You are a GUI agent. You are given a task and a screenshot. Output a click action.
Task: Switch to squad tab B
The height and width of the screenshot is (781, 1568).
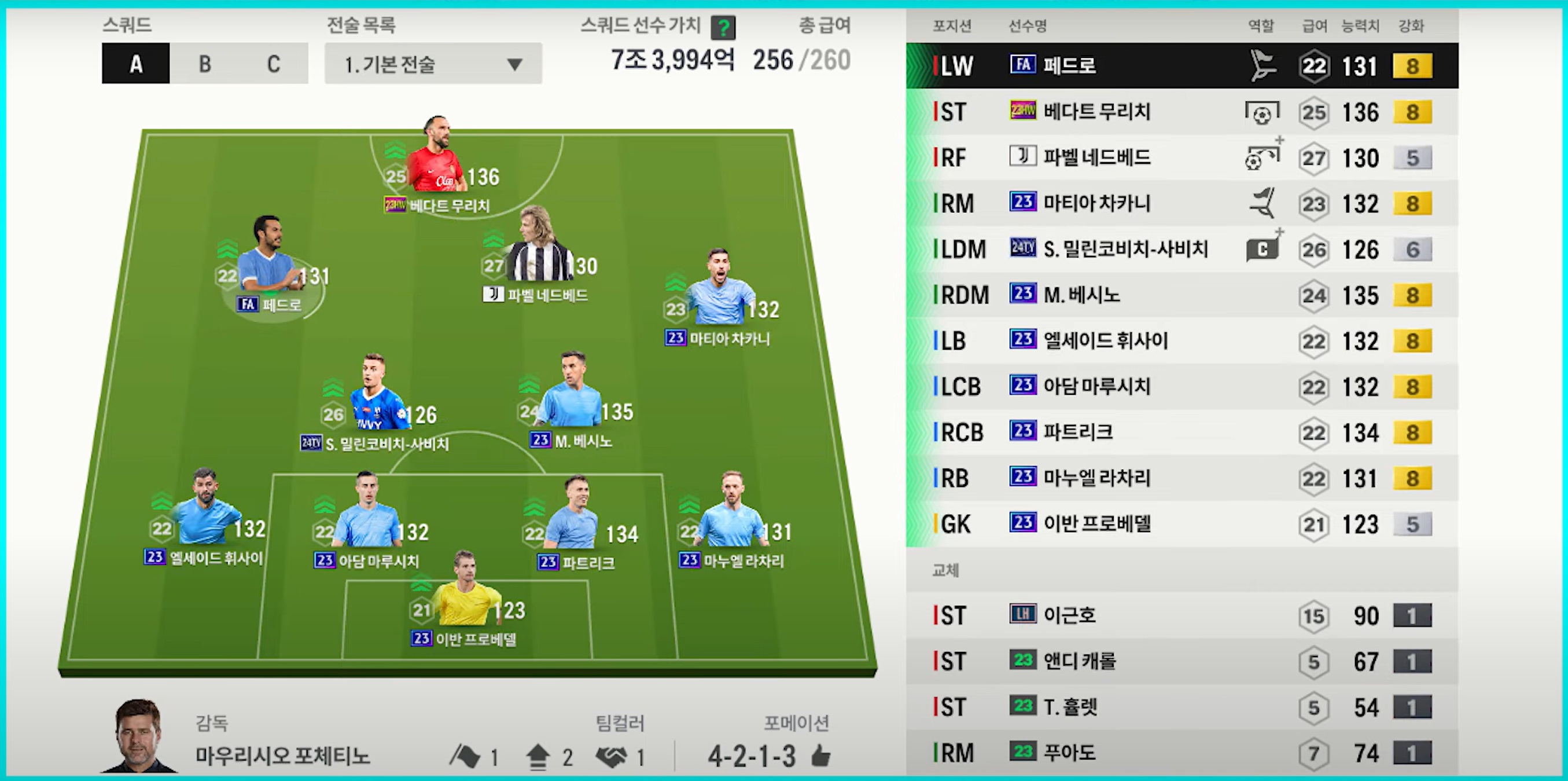(x=204, y=63)
